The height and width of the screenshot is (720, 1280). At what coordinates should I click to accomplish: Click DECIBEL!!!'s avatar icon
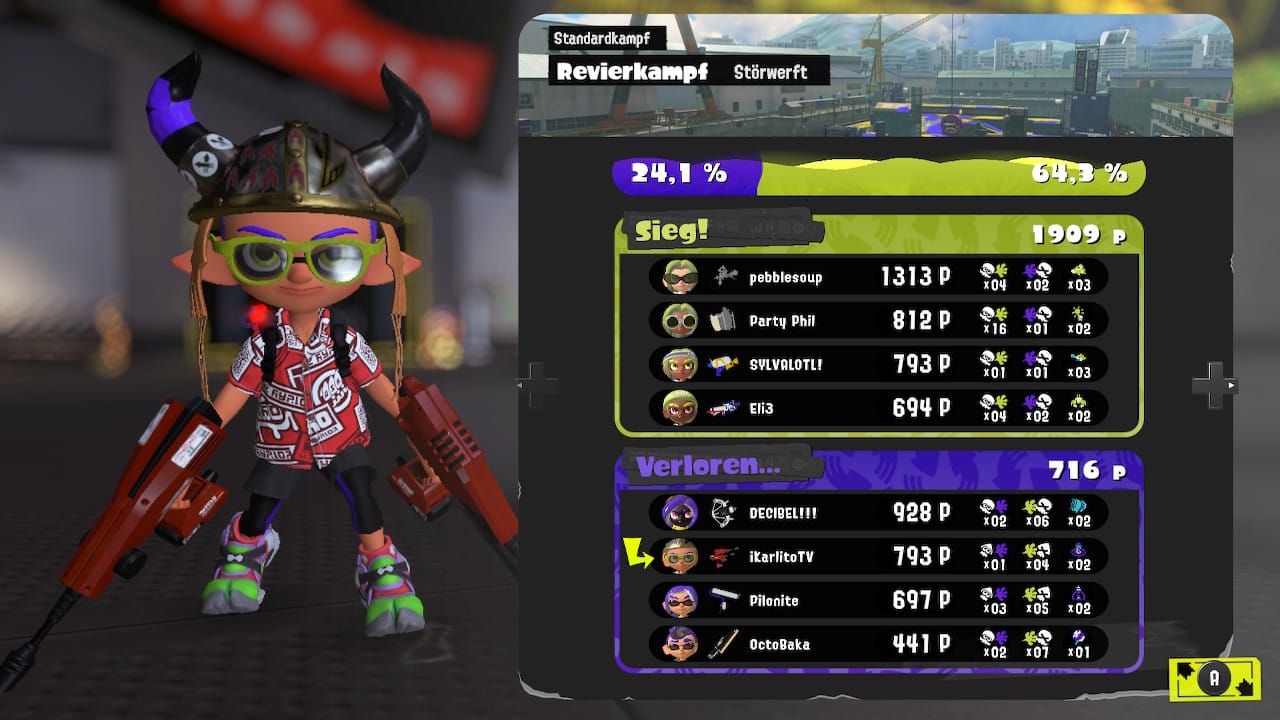tap(678, 513)
